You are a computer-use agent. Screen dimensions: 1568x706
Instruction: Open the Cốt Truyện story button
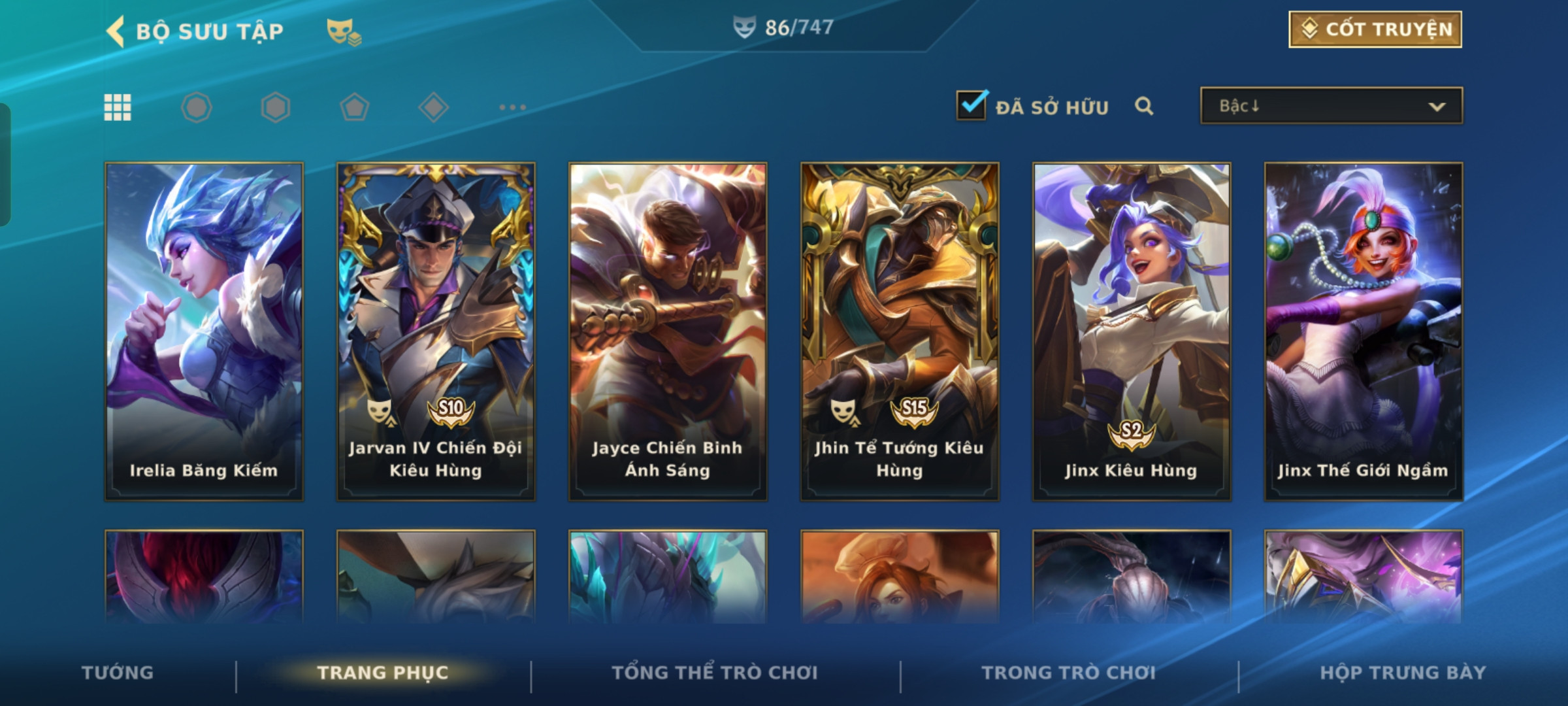click(x=1375, y=29)
